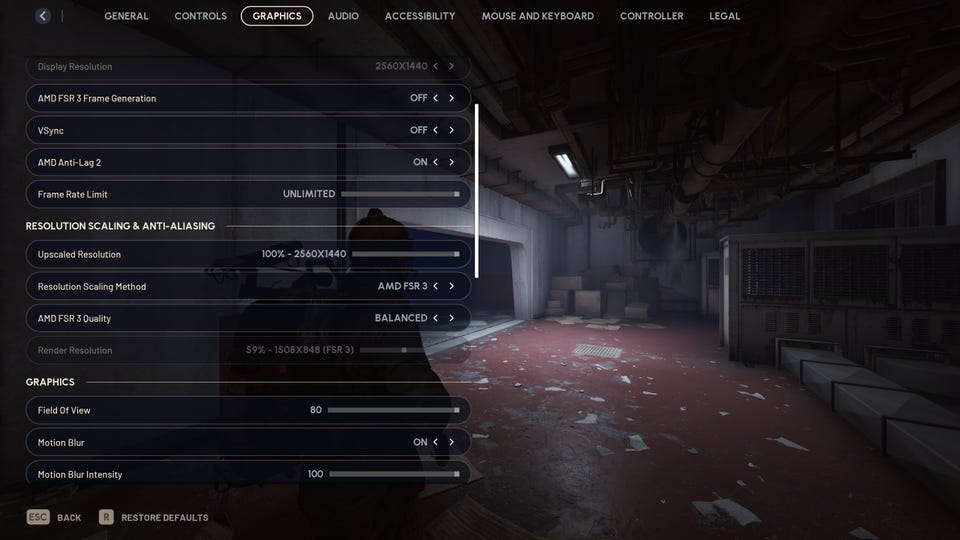Viewport: 960px width, 540px height.
Task: Switch to the General tab
Action: 126,16
